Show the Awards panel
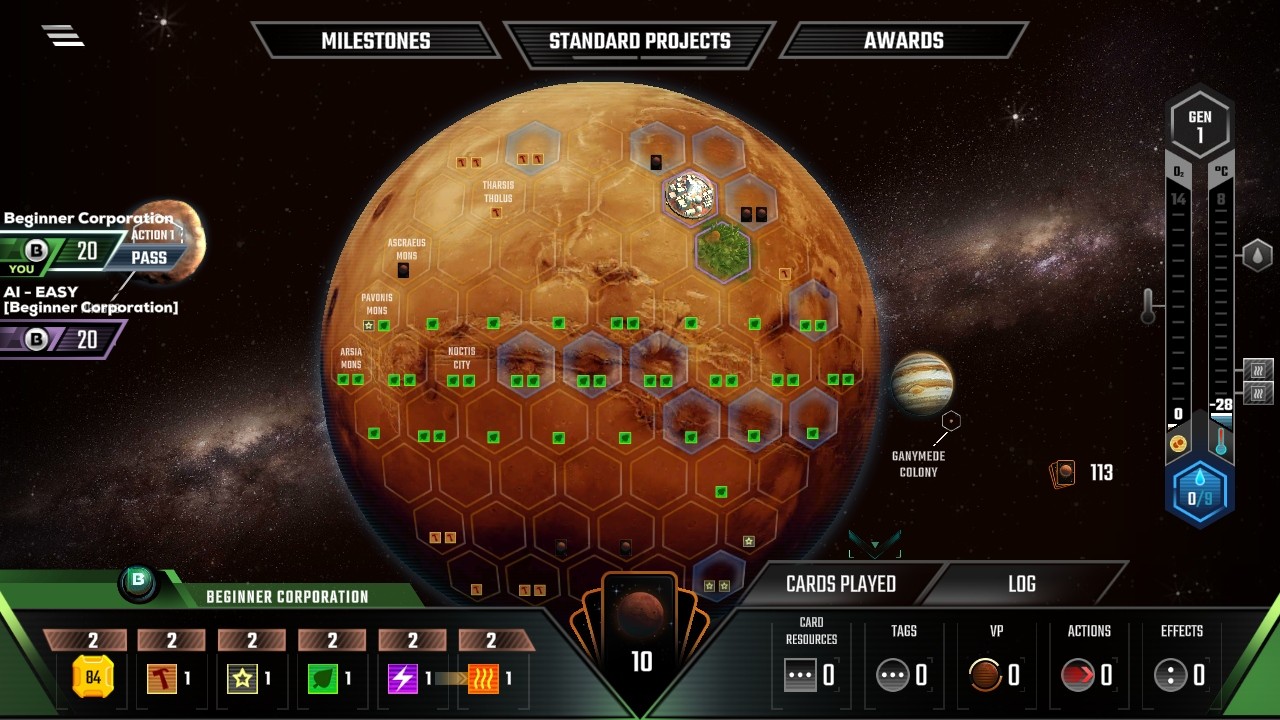 [903, 41]
